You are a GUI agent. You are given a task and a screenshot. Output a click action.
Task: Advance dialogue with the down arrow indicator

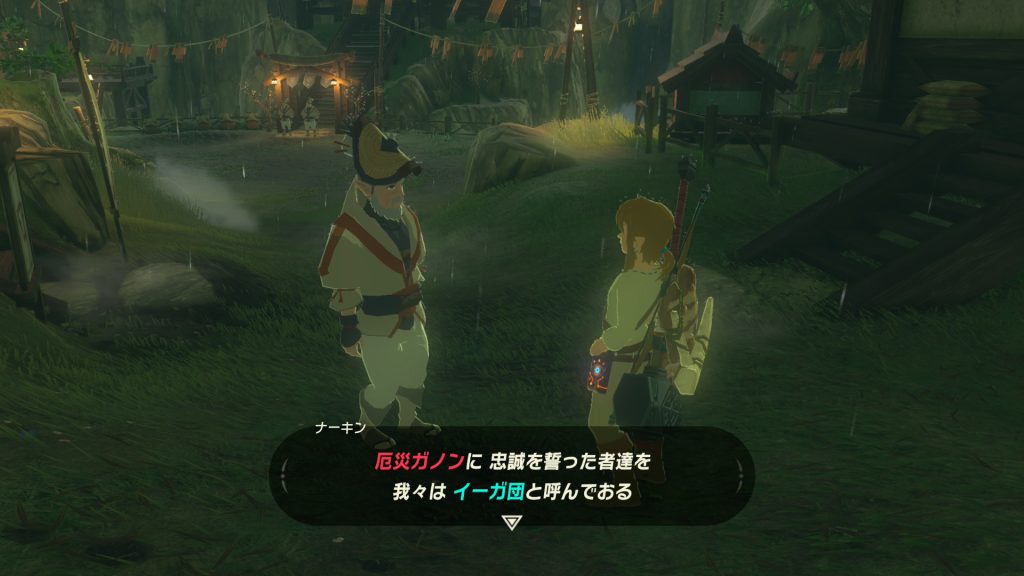(511, 522)
